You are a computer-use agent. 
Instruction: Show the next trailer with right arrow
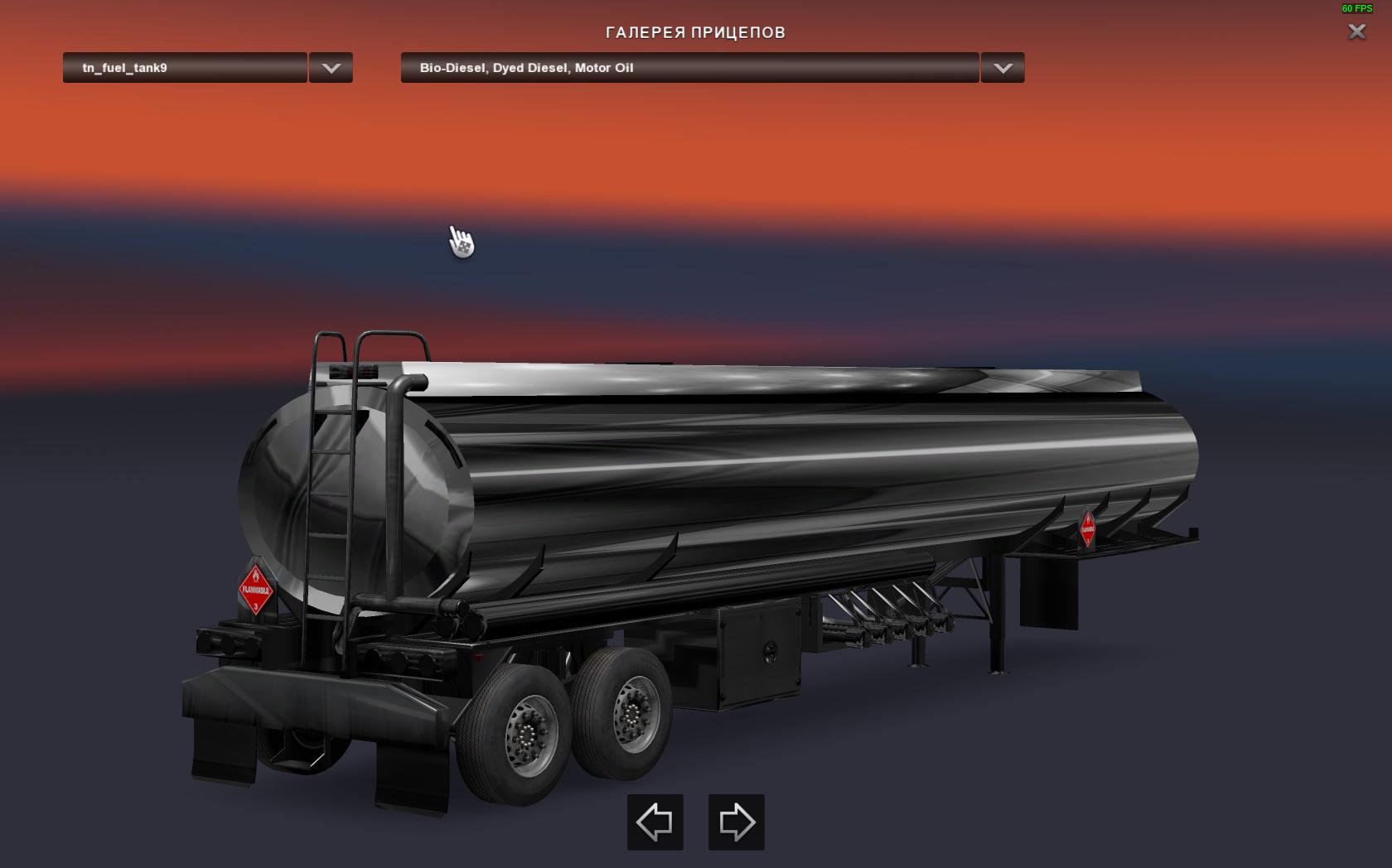point(737,822)
